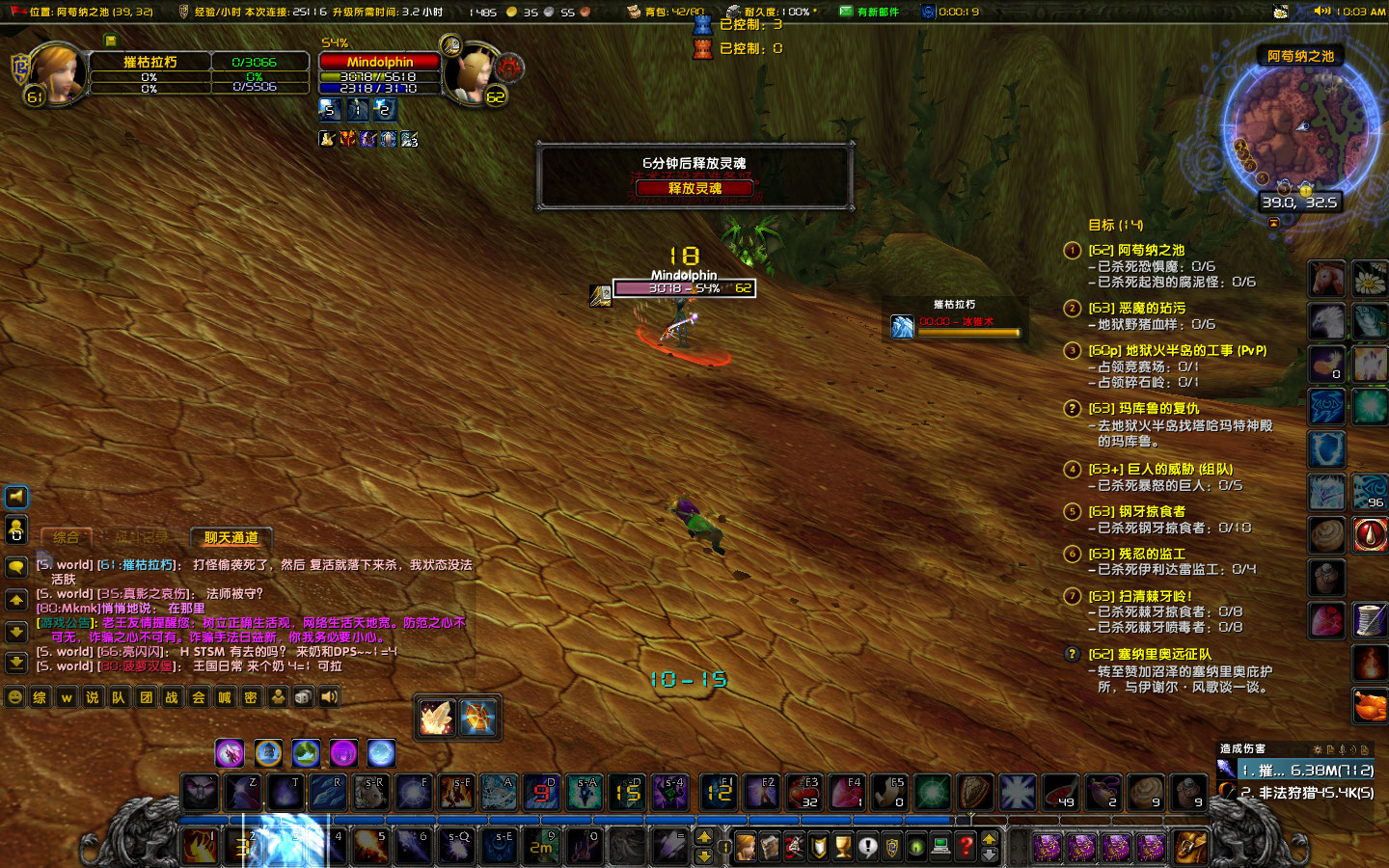Switch to the 综合 chat tab
The image size is (1389, 868).
pos(66,538)
